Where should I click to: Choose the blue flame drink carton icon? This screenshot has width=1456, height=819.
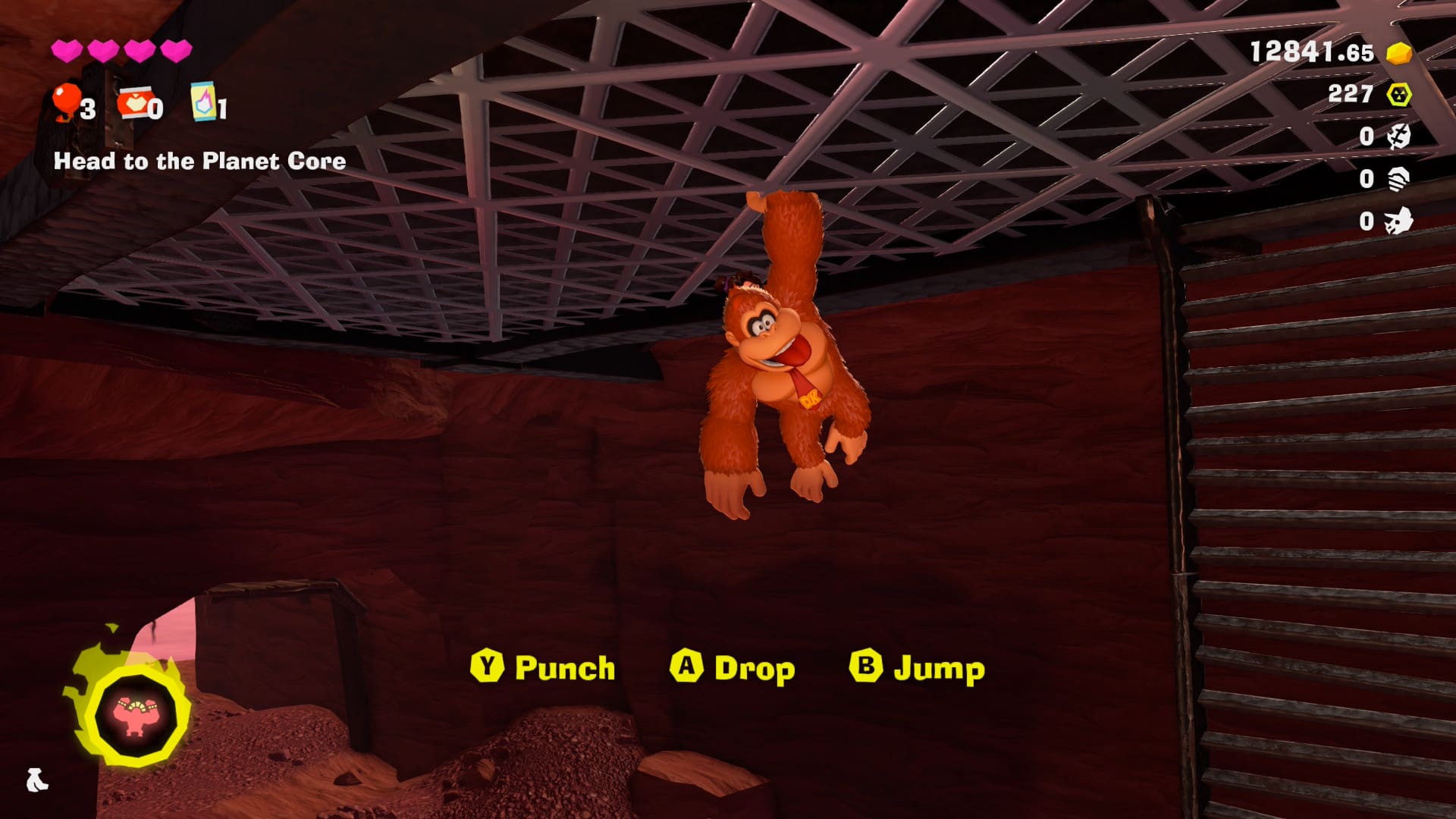pos(203,102)
